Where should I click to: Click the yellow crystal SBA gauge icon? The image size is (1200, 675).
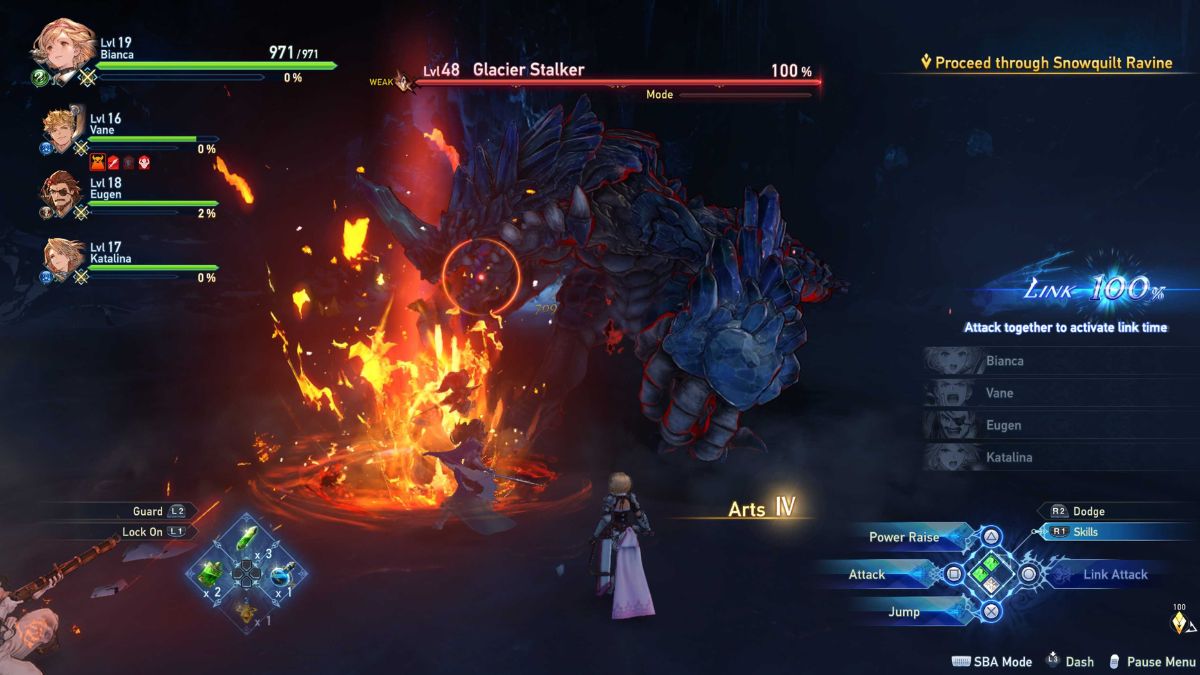tap(1180, 623)
